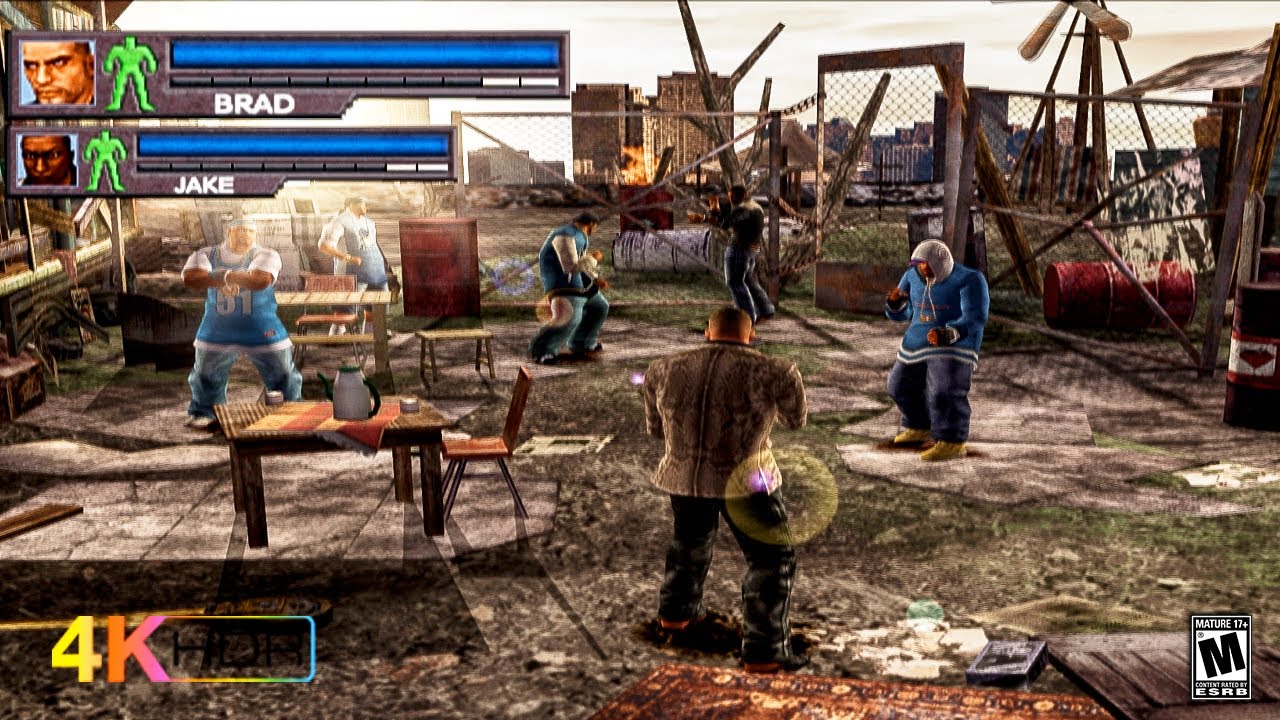Select Jake's green body status icon
The width and height of the screenshot is (1280, 720).
105,160
